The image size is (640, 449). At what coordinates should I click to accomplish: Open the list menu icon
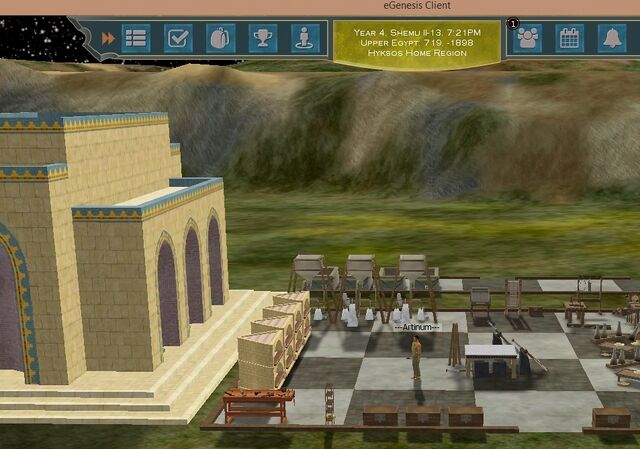135,38
